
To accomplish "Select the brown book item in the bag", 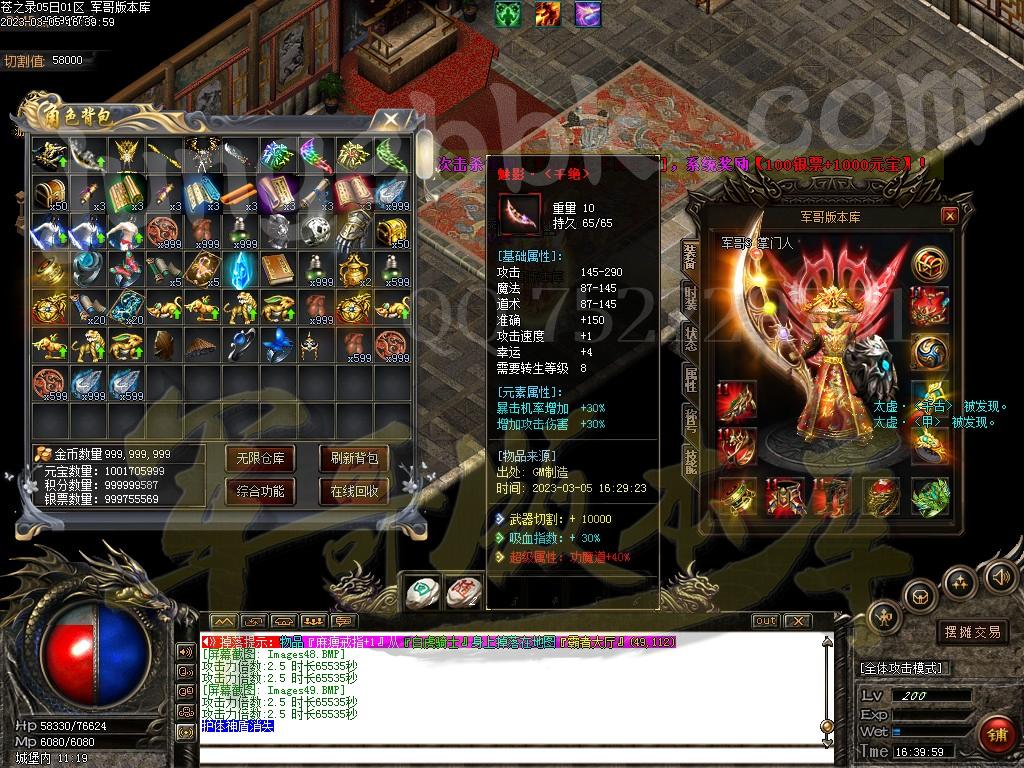I will (277, 269).
